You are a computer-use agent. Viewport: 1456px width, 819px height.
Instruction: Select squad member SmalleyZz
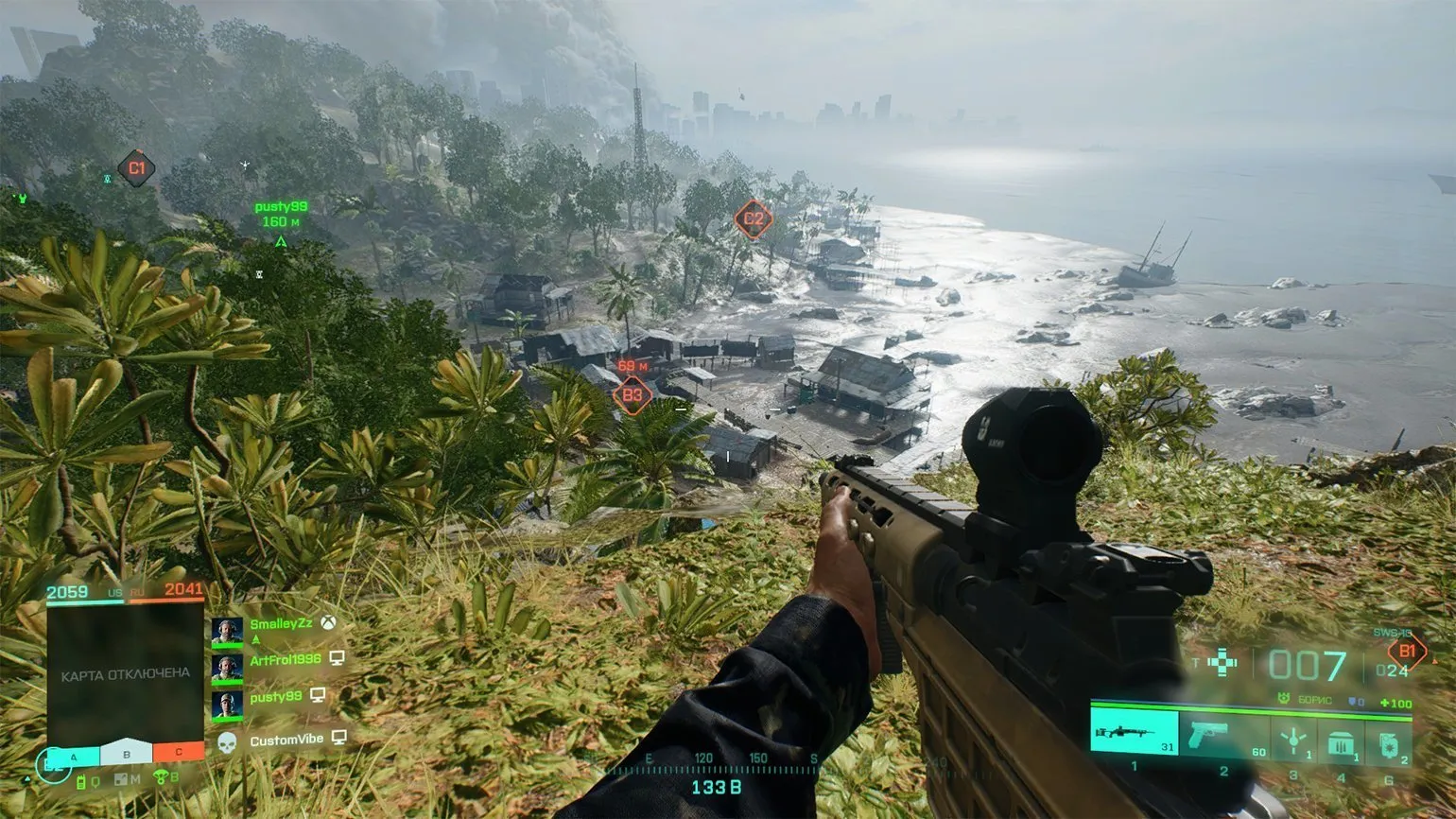[281, 624]
